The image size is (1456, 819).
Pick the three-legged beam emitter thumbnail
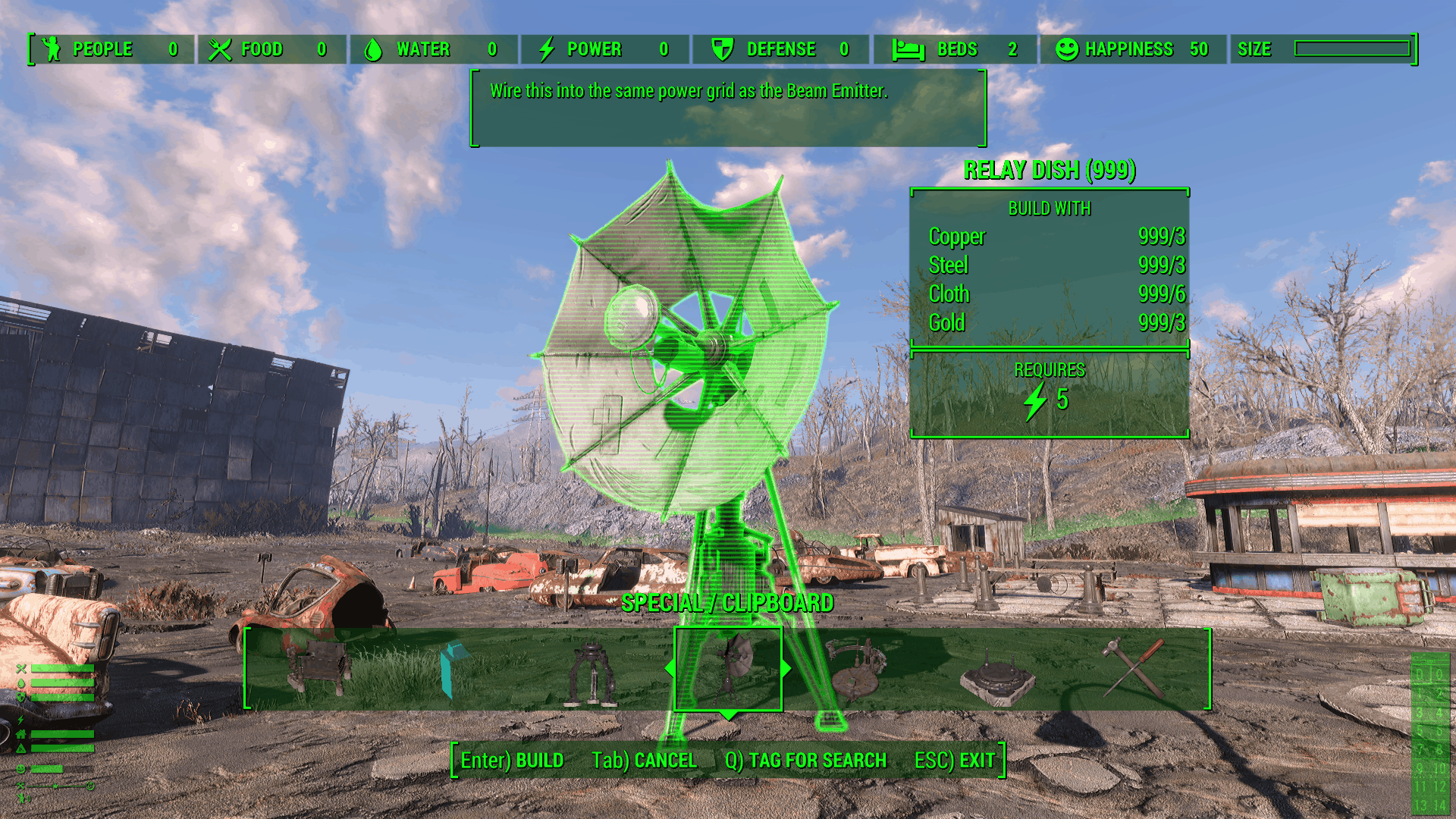(x=592, y=673)
